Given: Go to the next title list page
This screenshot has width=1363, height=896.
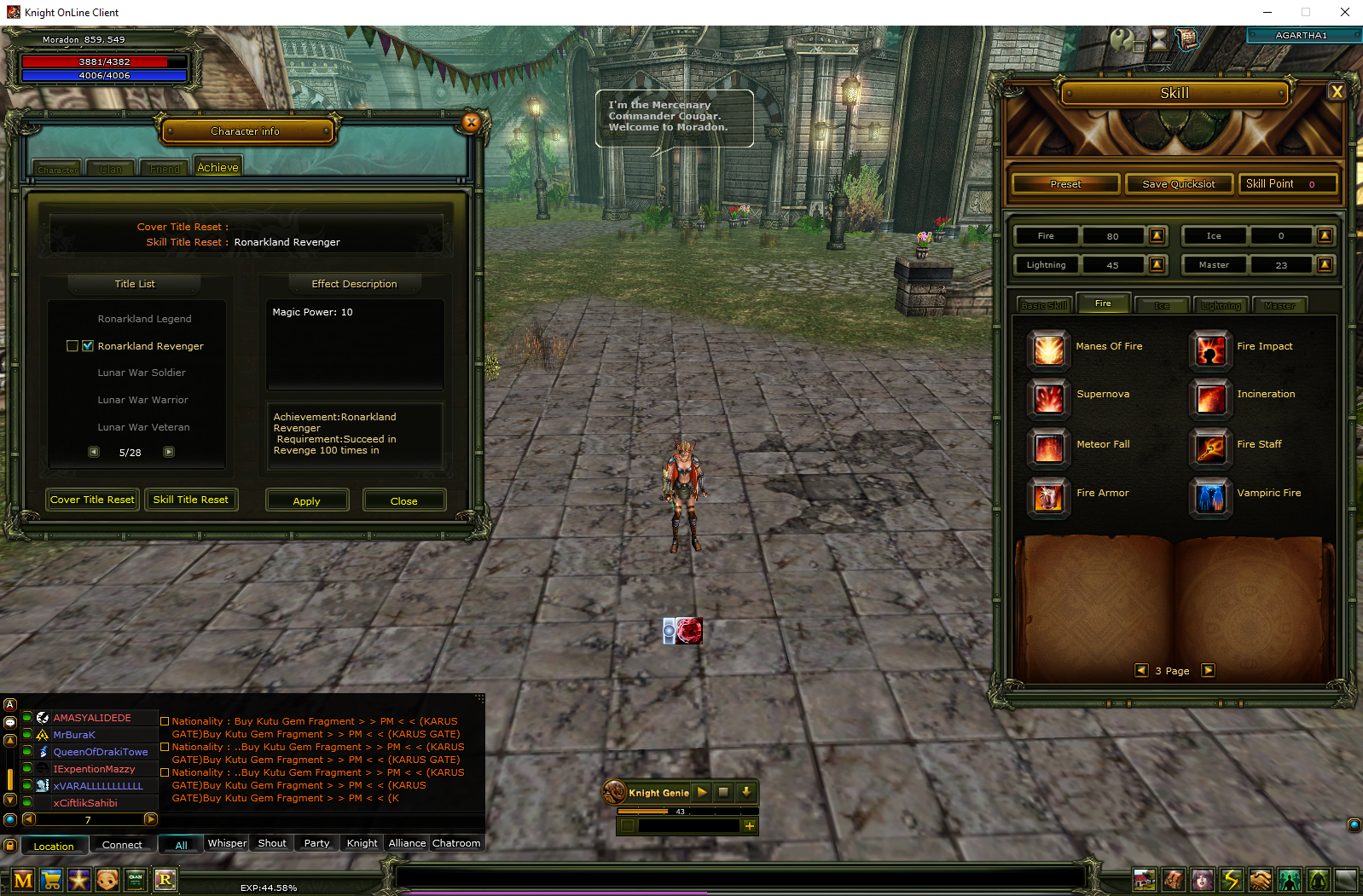Looking at the screenshot, I should tap(169, 452).
